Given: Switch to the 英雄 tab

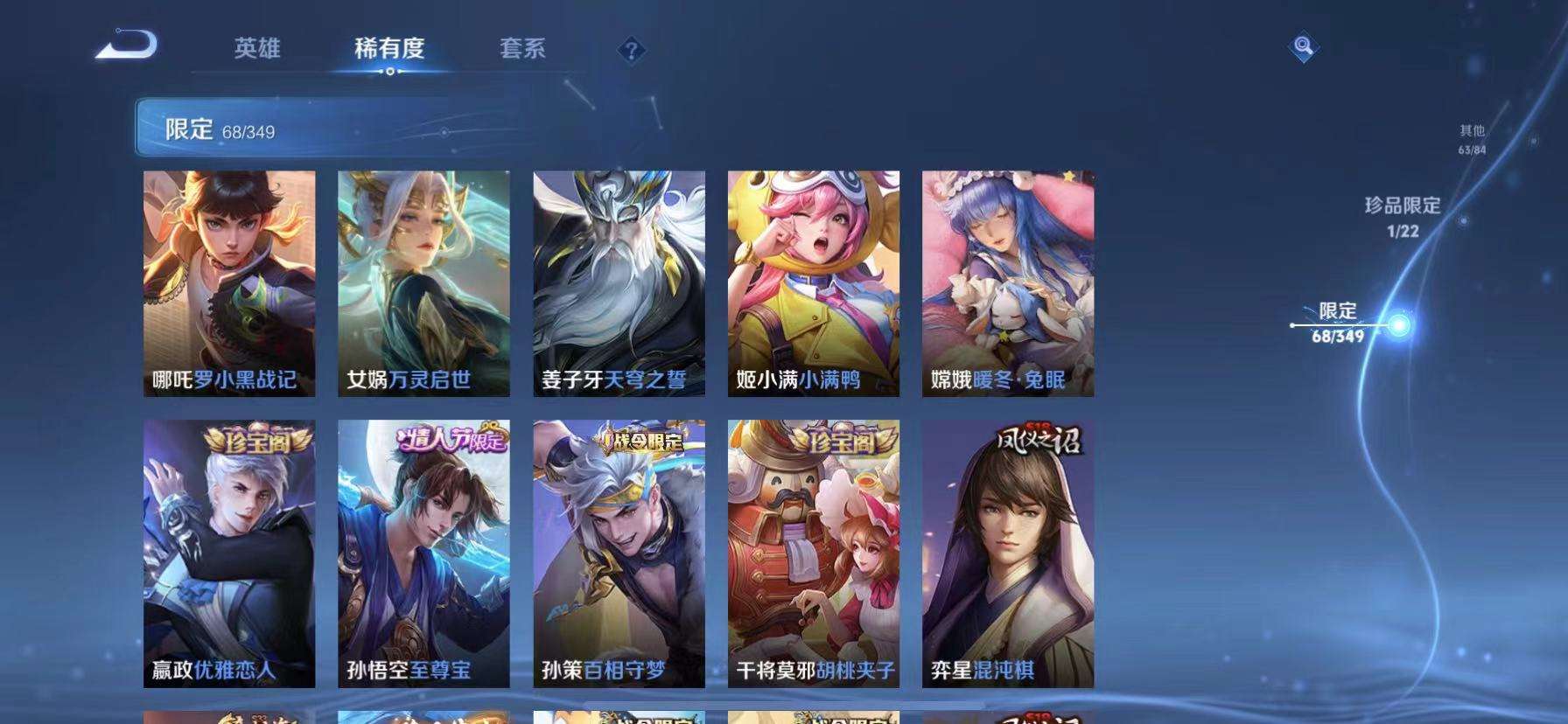Looking at the screenshot, I should [255, 50].
